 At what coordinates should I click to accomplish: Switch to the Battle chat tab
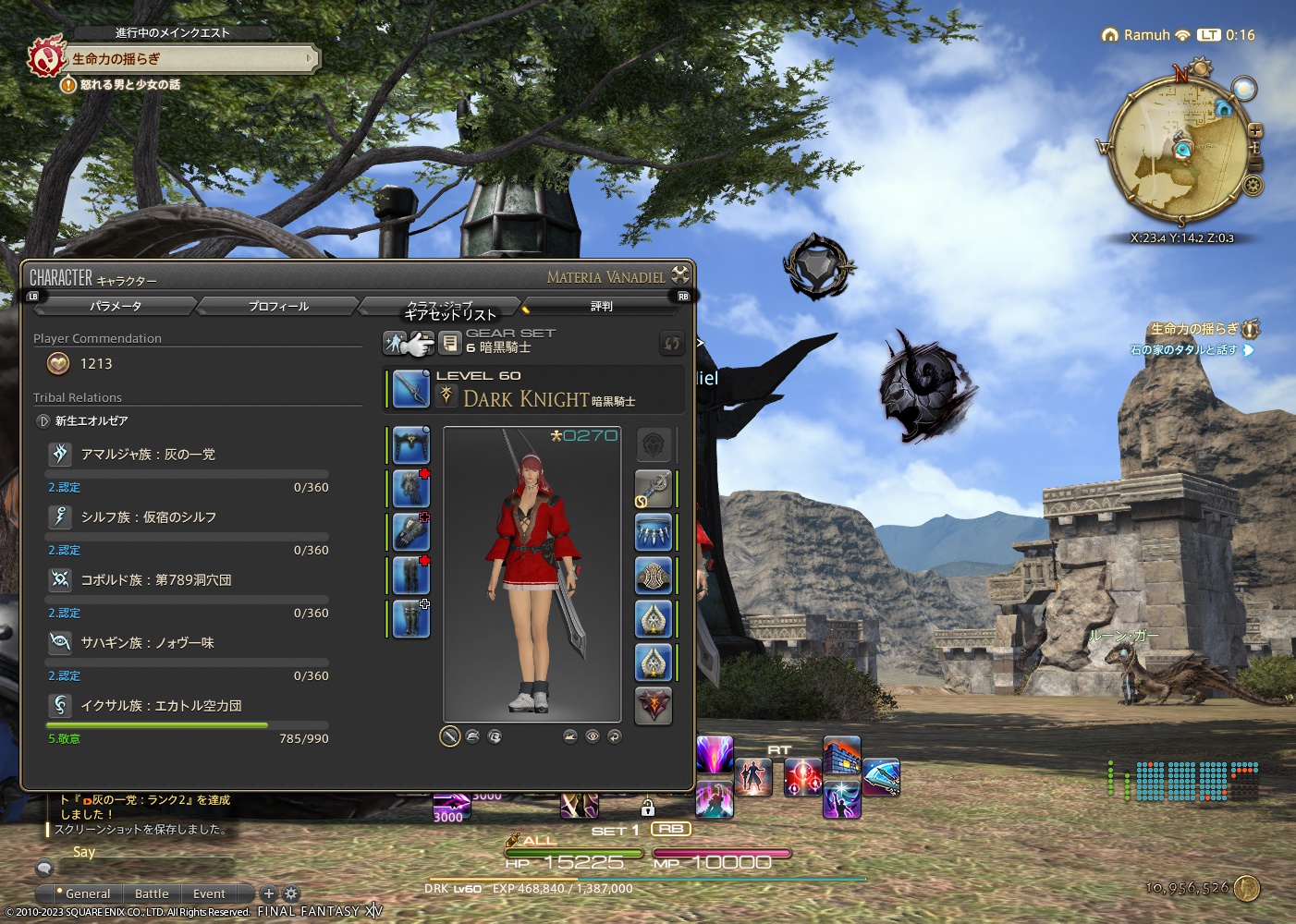point(152,894)
